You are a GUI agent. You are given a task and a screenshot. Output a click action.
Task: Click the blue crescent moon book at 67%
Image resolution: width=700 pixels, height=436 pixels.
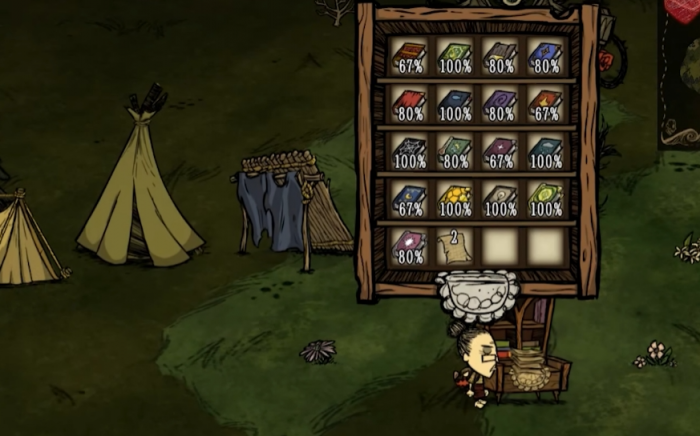pos(409,200)
